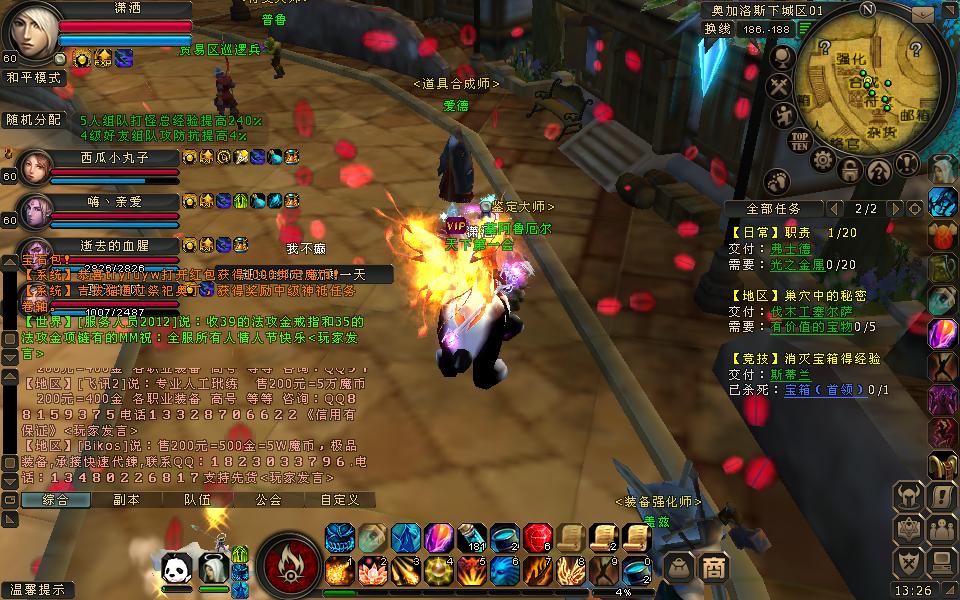Image resolution: width=960 pixels, height=600 pixels.
Task: Select the 公会 chat tab
Action: point(268,500)
